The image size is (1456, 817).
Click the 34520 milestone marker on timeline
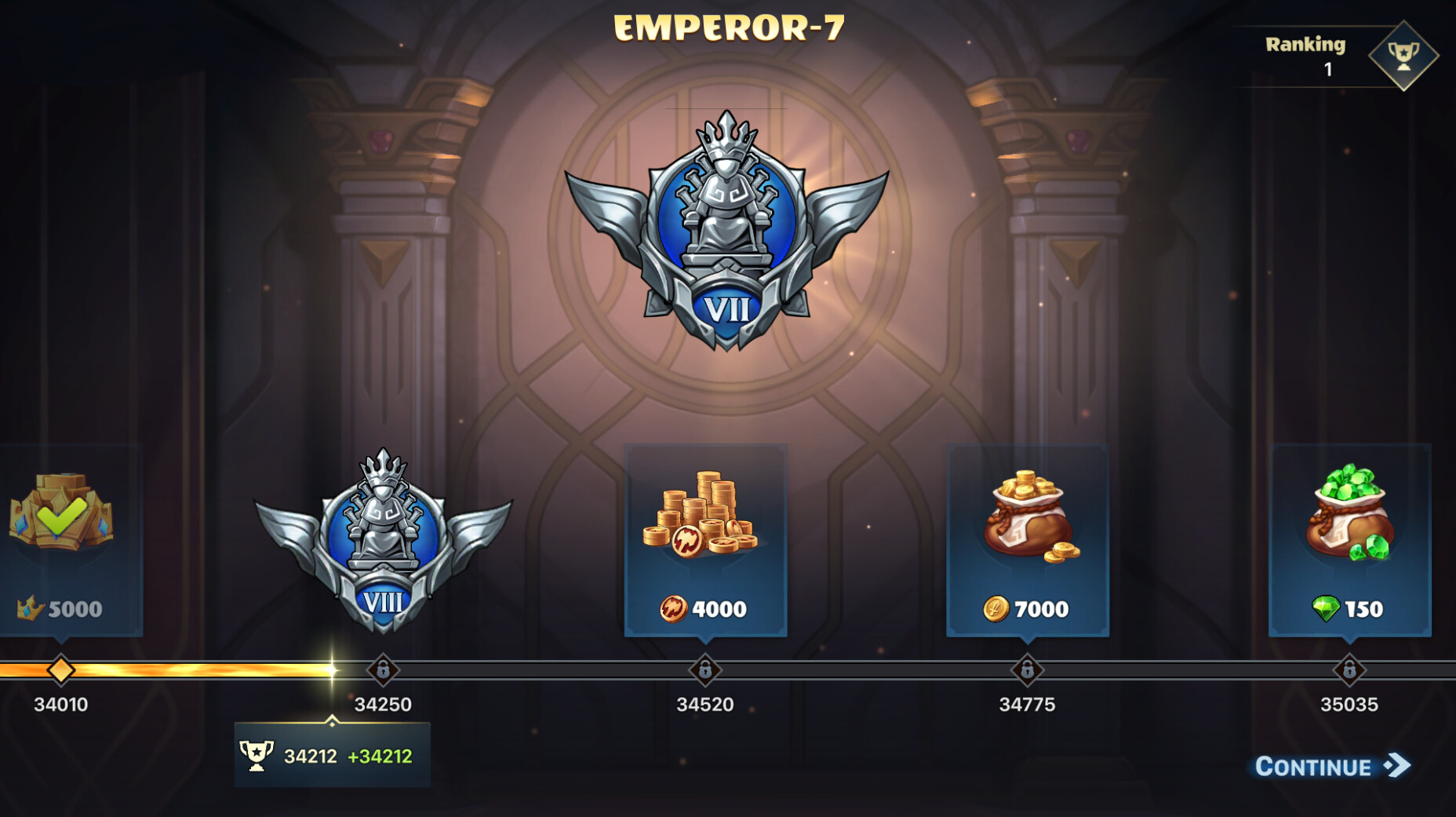click(704, 671)
